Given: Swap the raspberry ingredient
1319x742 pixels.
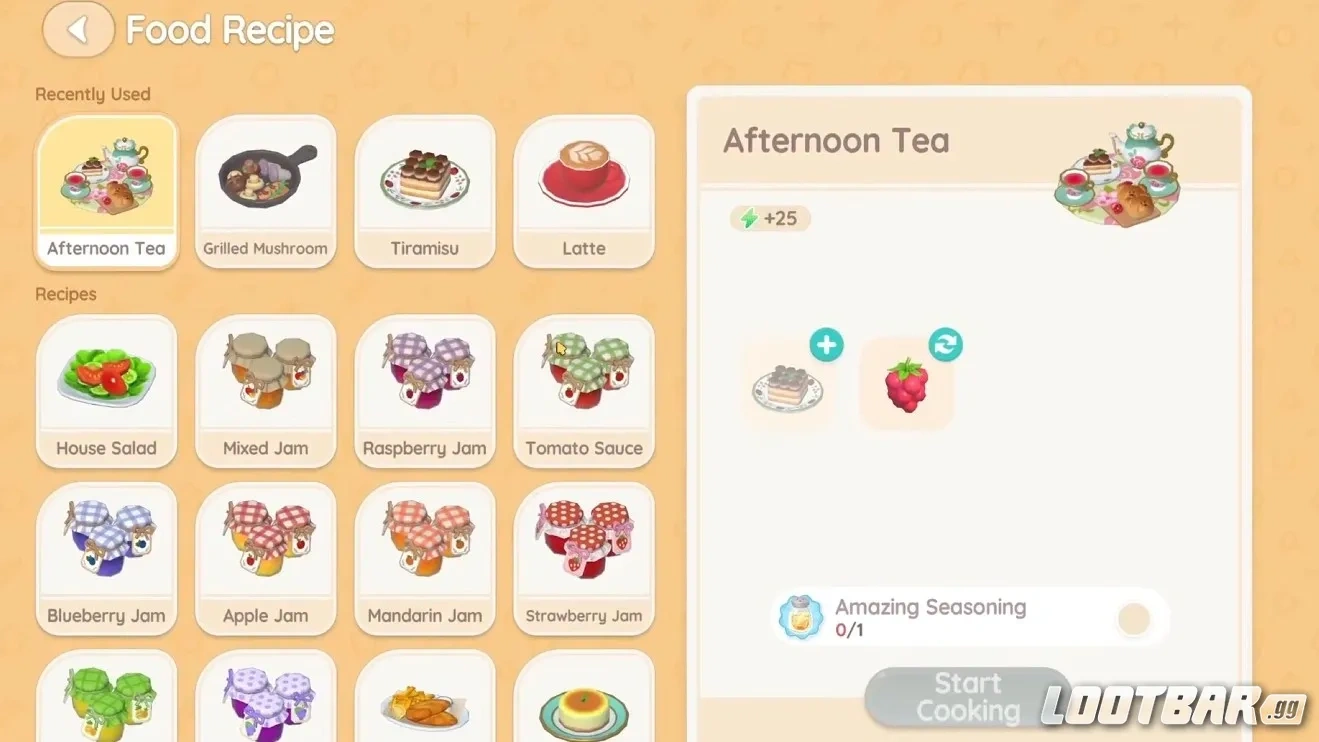Looking at the screenshot, I should click(x=946, y=345).
